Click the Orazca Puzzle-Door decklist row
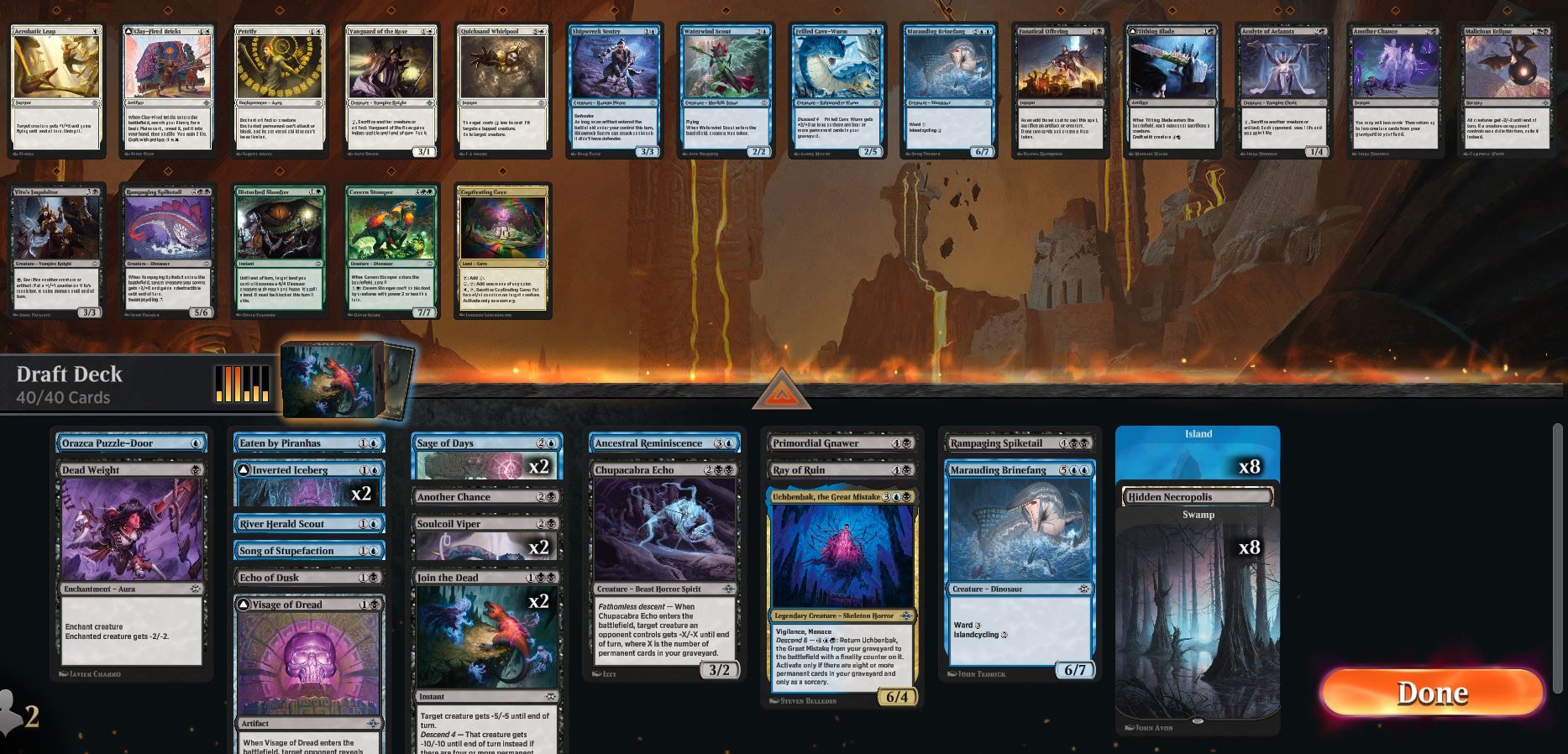 click(x=130, y=442)
